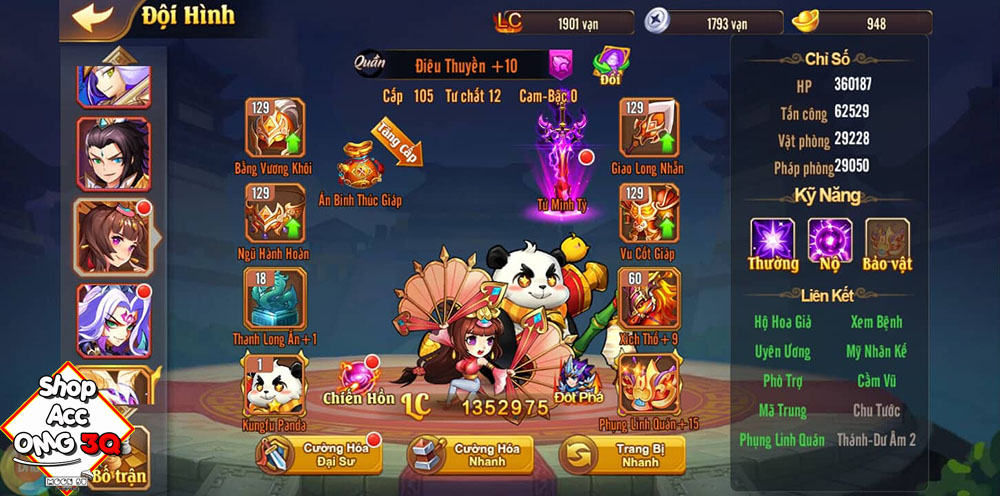
Task: Open the Chiến Hồn orb
Action: pos(358,377)
